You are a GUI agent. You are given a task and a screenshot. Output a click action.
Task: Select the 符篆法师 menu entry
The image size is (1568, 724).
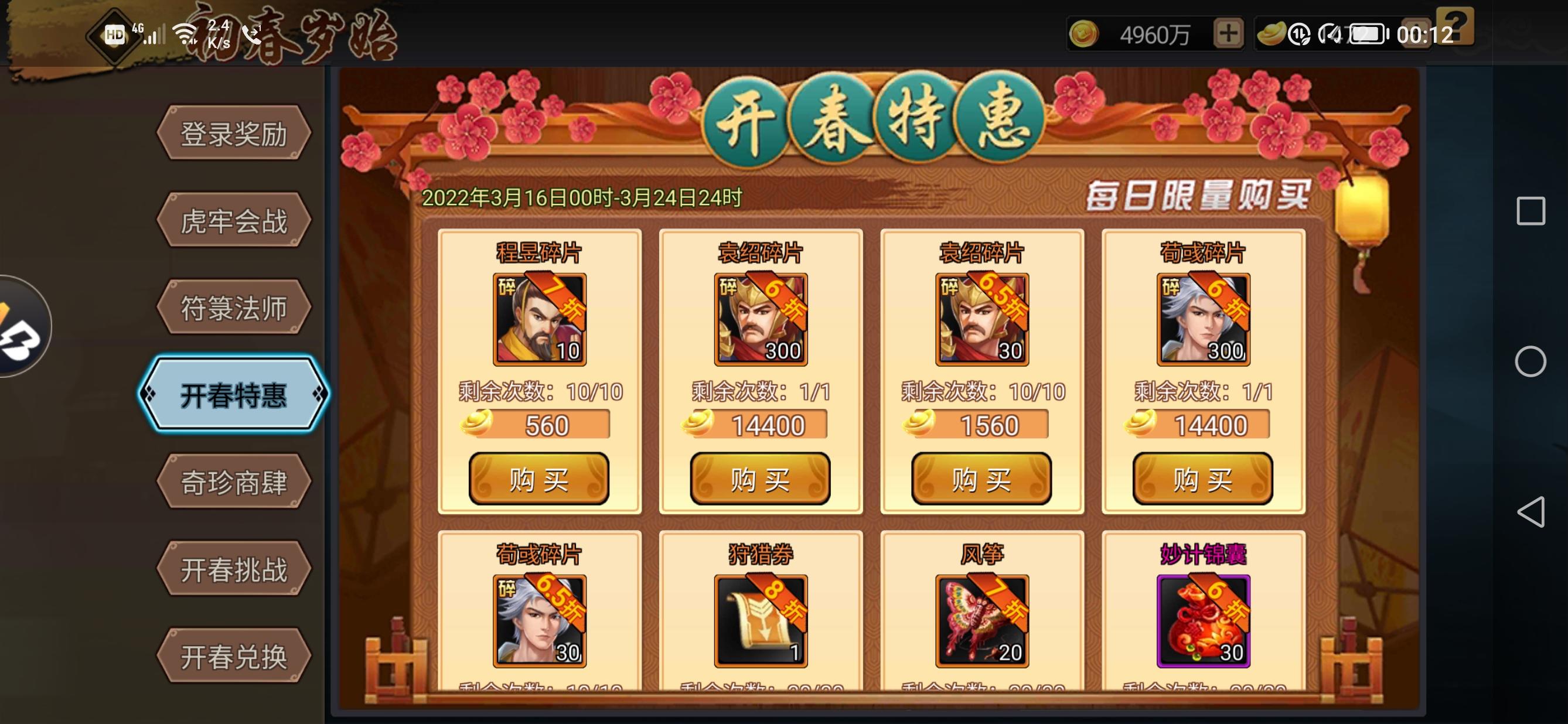point(234,308)
